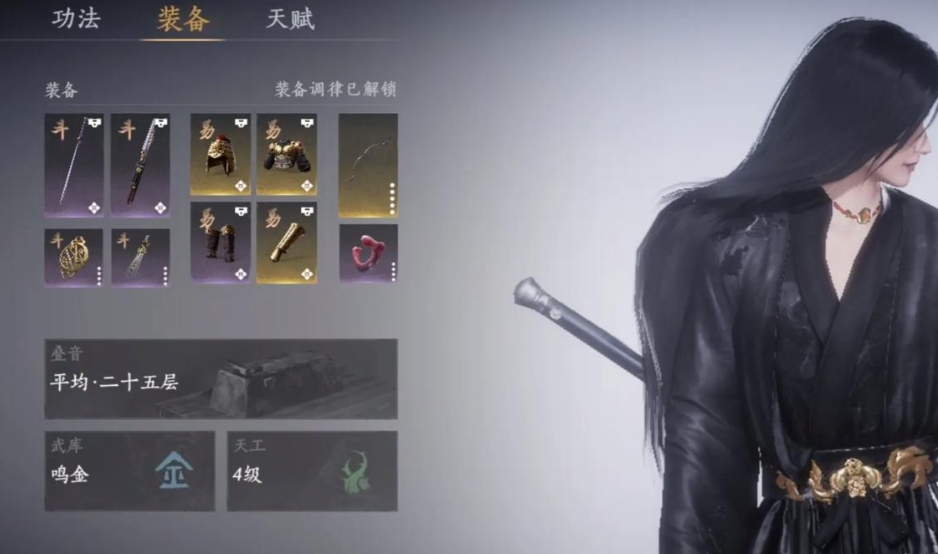Select the tassel pendant accessory slot

click(140, 257)
